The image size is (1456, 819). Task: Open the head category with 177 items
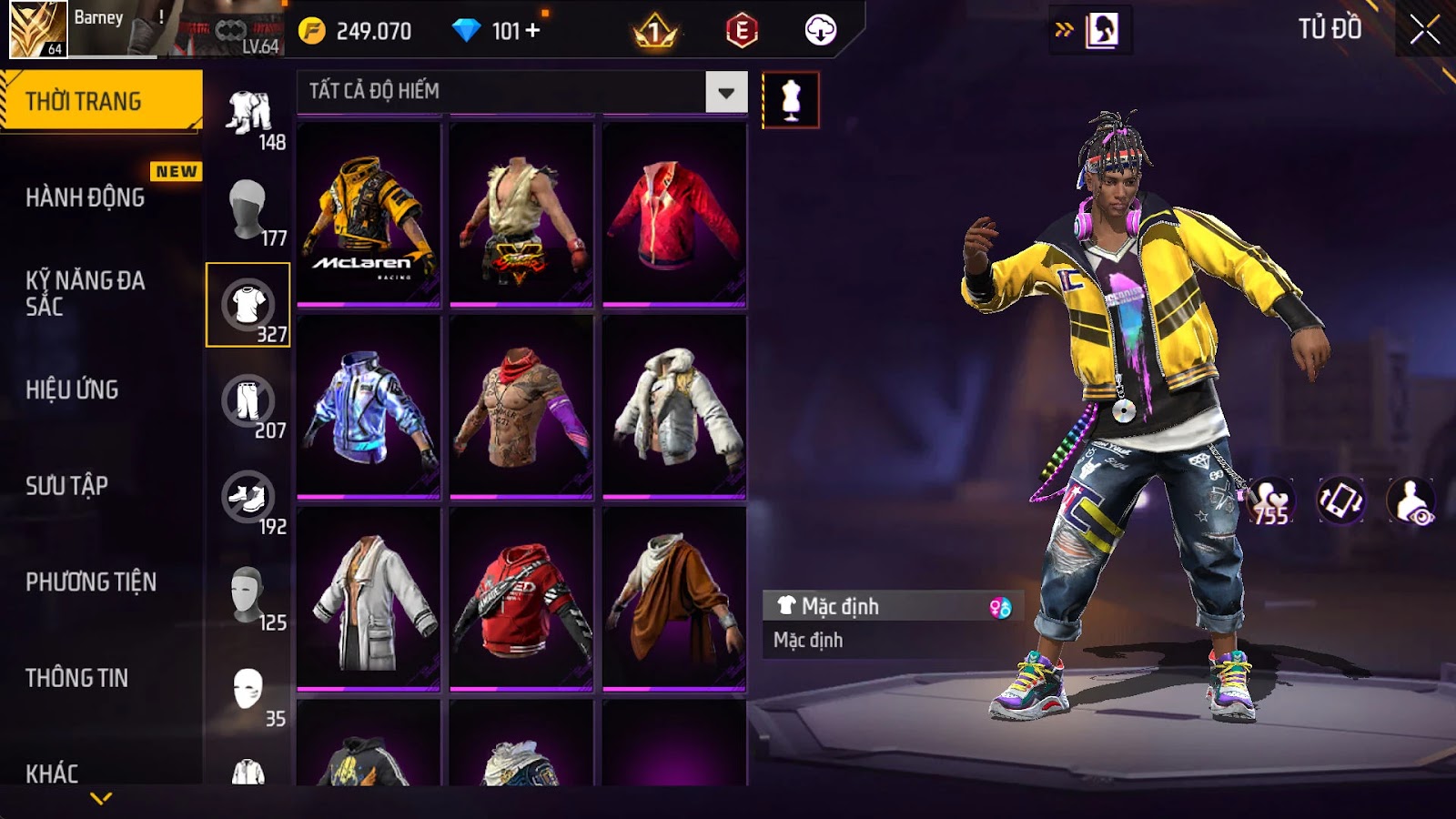[x=248, y=211]
